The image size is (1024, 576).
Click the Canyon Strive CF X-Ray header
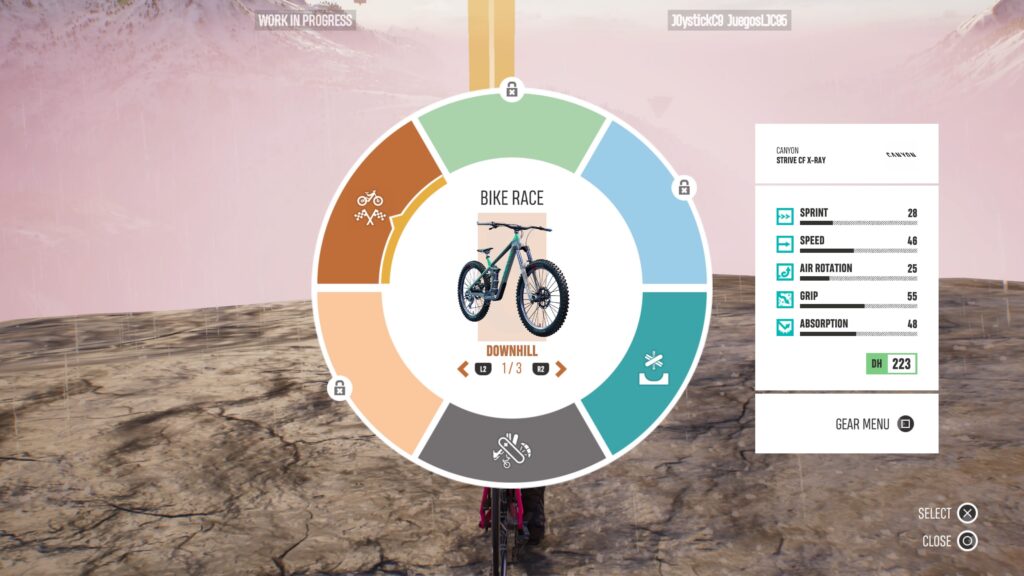click(x=846, y=155)
